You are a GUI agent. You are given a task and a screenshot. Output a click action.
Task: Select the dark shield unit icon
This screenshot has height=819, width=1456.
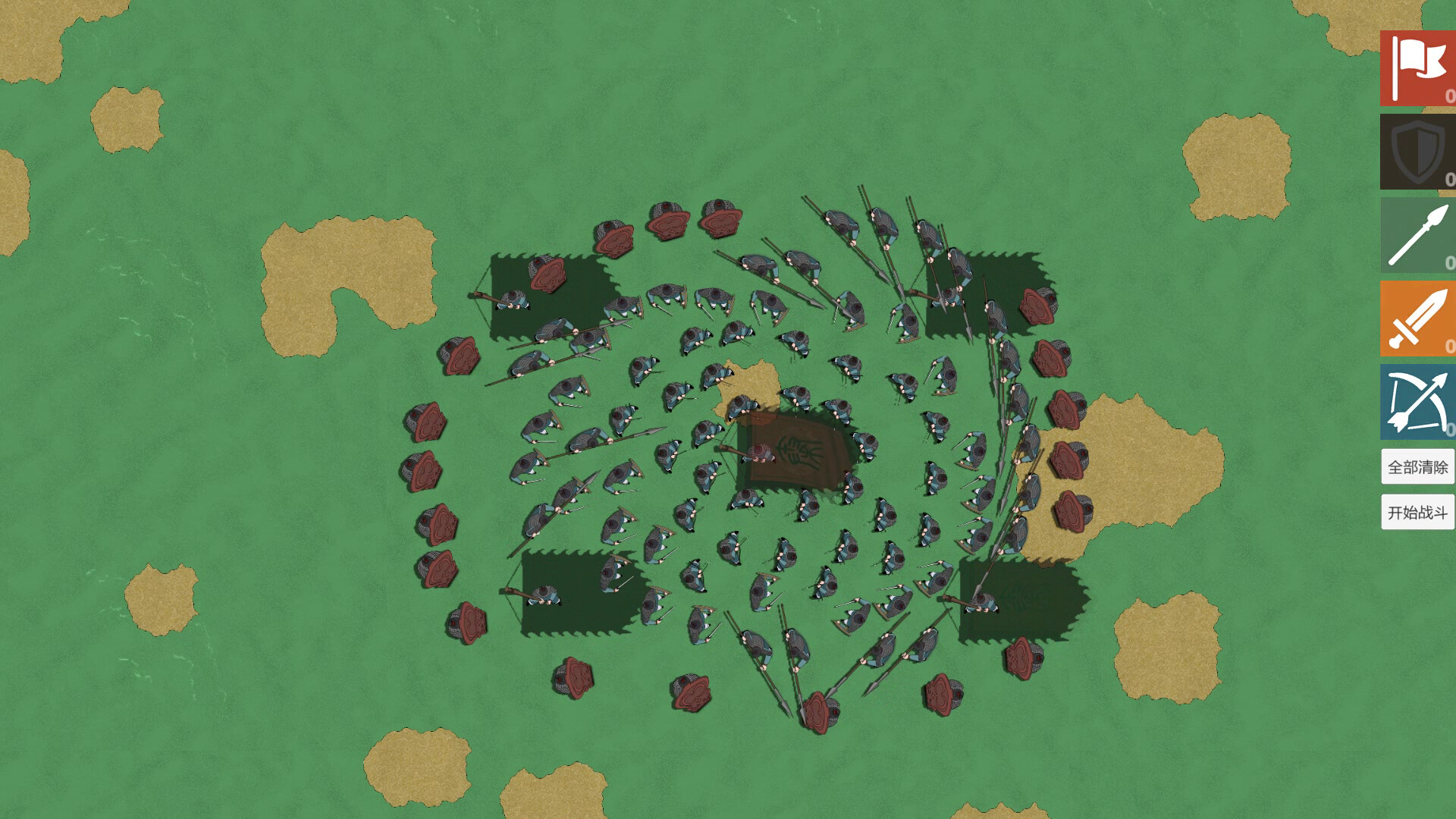point(1417,152)
